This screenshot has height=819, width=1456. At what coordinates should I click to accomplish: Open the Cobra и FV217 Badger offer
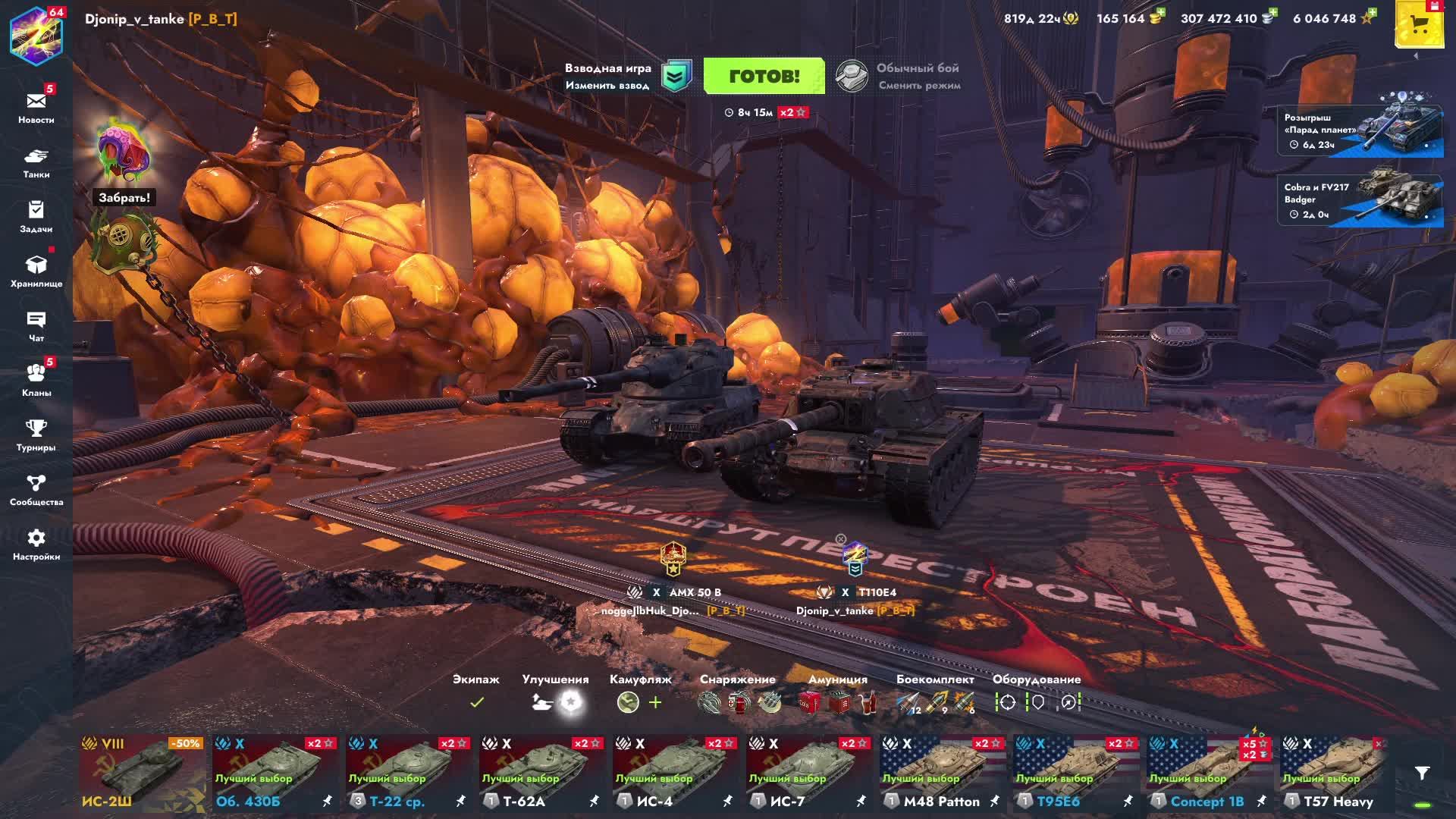coord(1360,201)
